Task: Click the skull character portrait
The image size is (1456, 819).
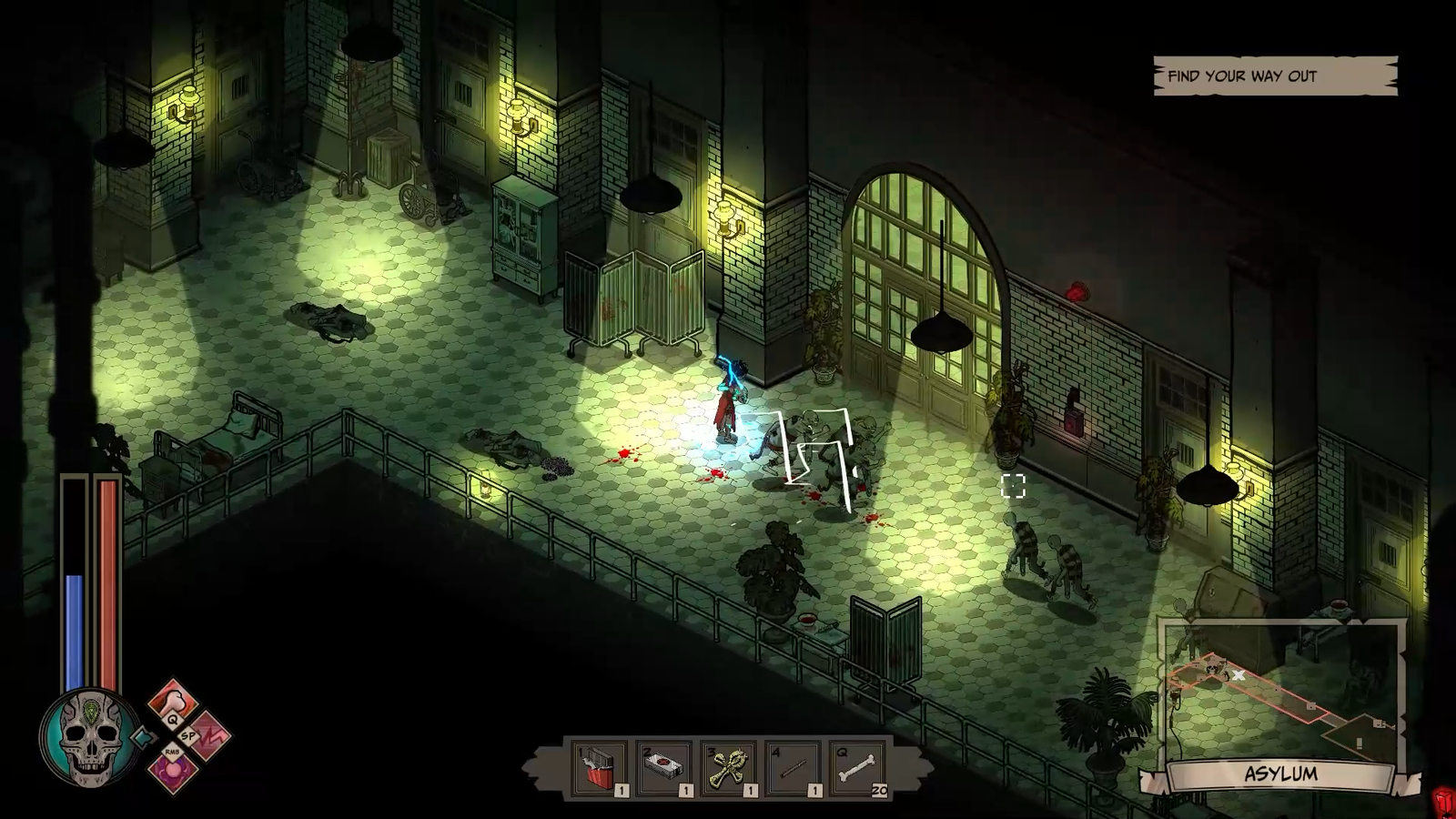Action: pyautogui.click(x=88, y=736)
